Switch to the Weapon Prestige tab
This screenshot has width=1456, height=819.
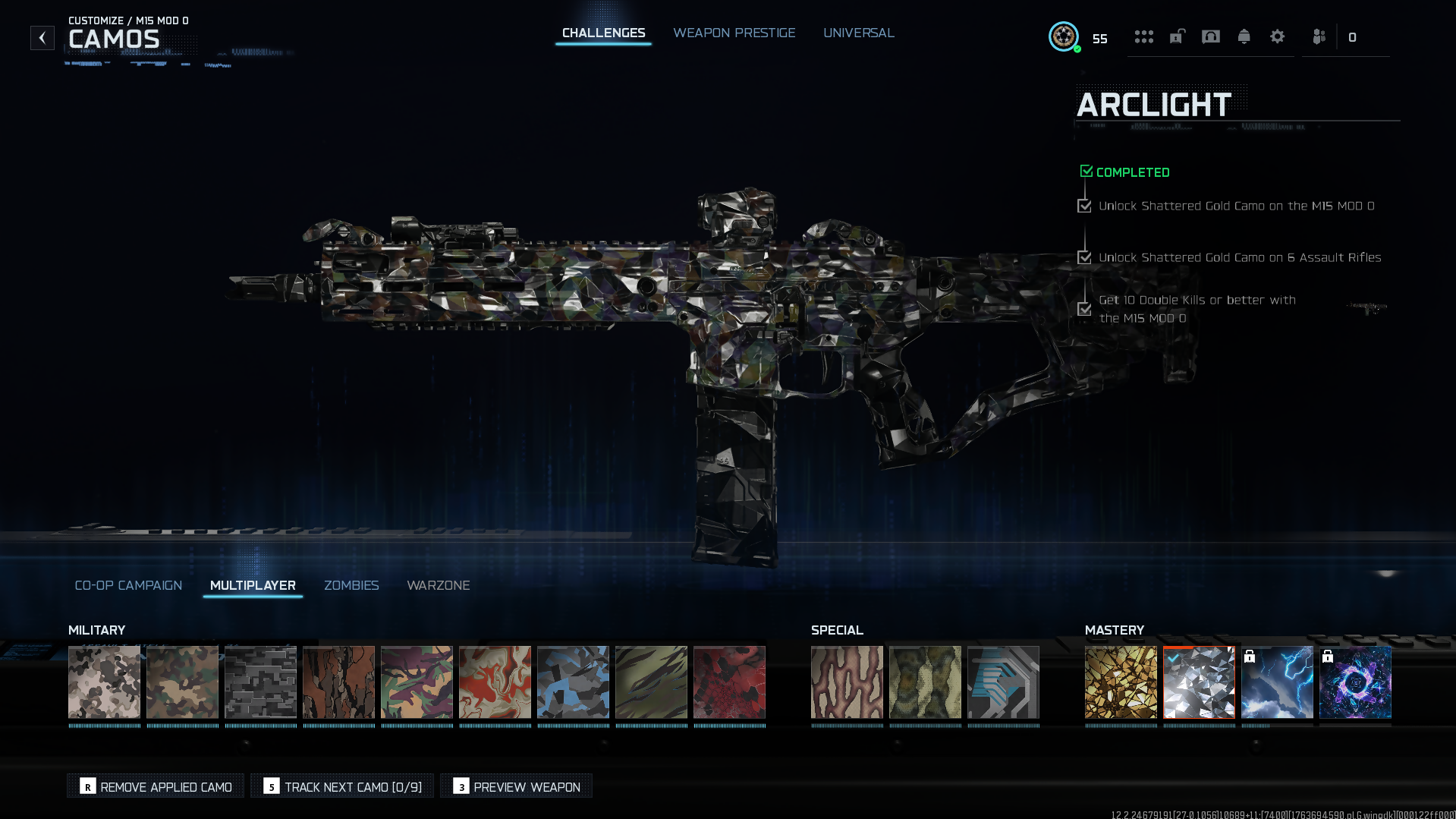click(734, 33)
